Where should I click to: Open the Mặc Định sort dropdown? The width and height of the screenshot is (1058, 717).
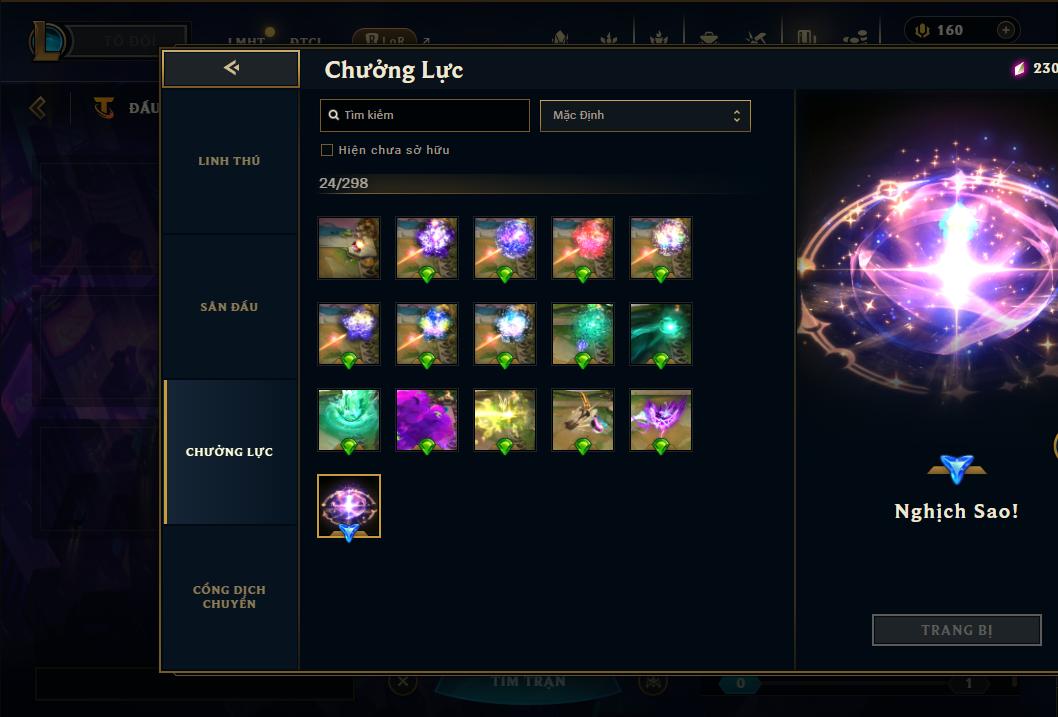point(645,116)
